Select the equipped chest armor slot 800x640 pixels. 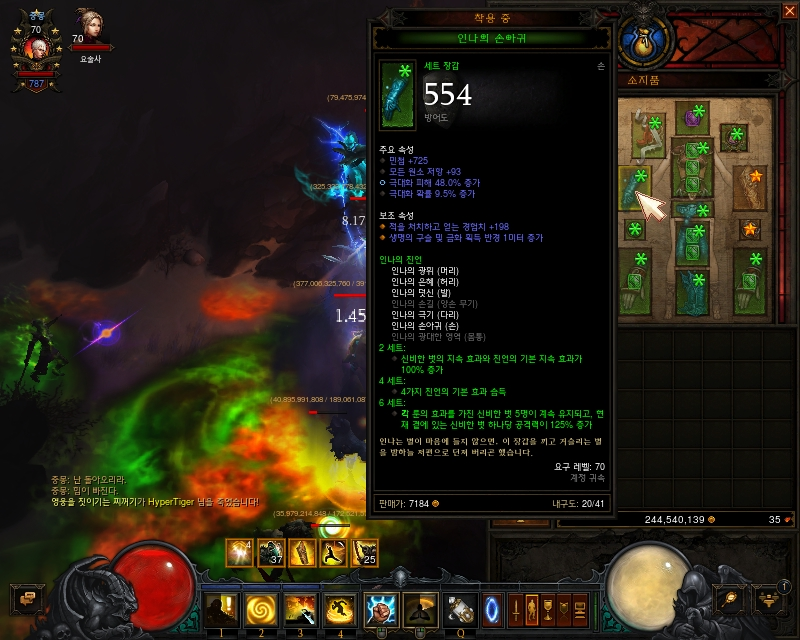(x=690, y=165)
